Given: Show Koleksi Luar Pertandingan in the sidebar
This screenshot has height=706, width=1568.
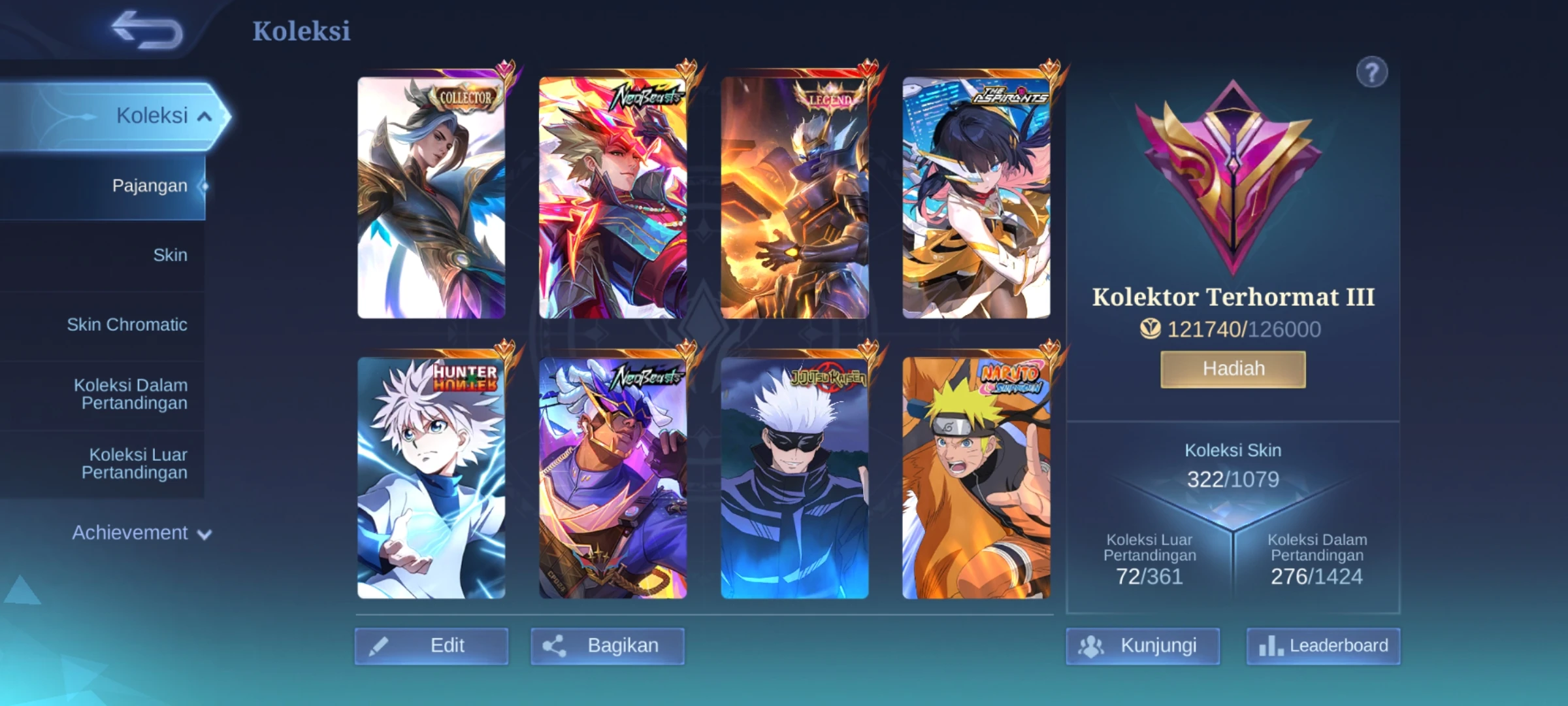Looking at the screenshot, I should (135, 463).
